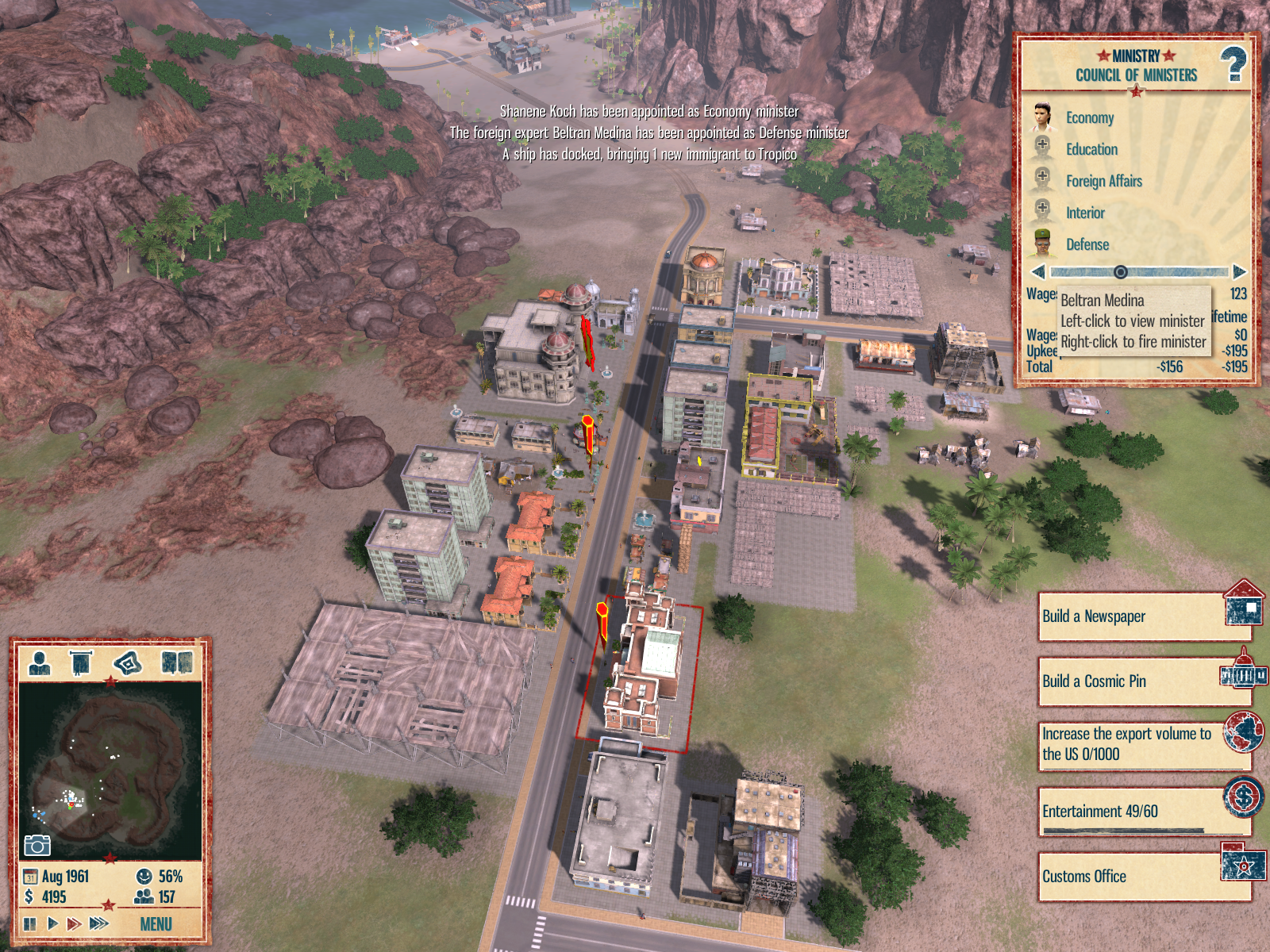Click the wages slider left arrow
The width and height of the screenshot is (1270, 952).
(x=1037, y=272)
